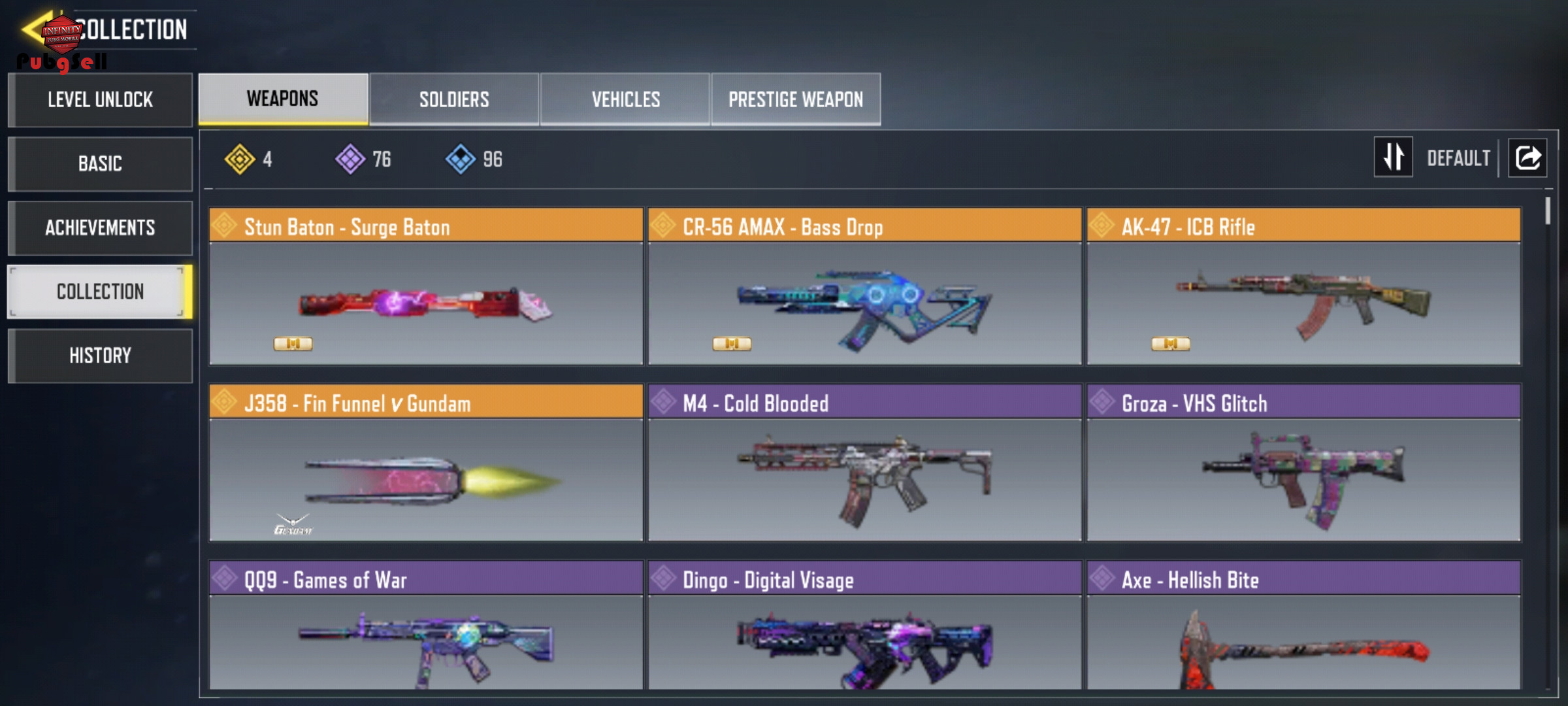Open the Achievements section
Image resolution: width=1568 pixels, height=706 pixels.
(x=100, y=227)
